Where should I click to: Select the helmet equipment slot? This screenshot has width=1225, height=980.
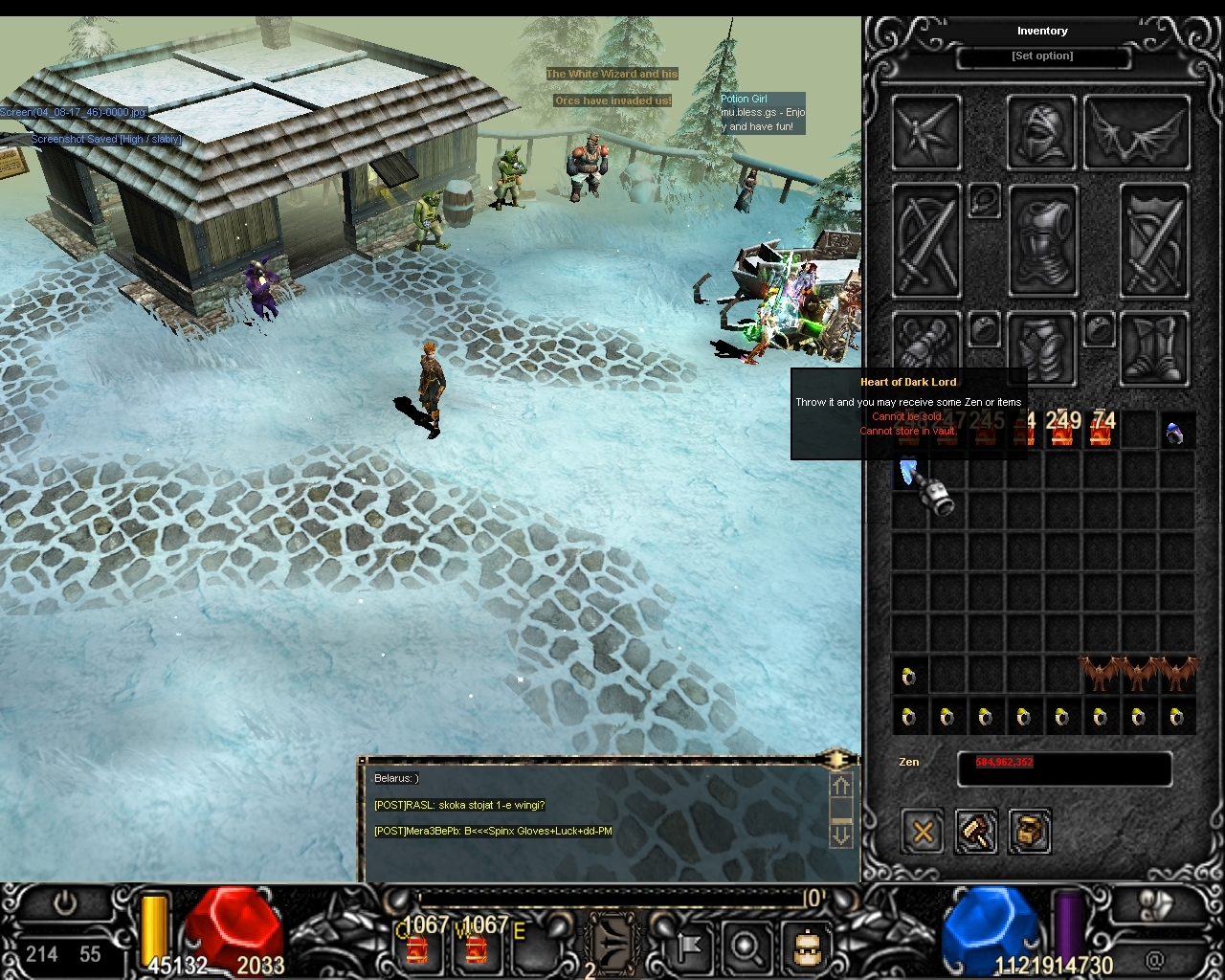[x=1042, y=131]
